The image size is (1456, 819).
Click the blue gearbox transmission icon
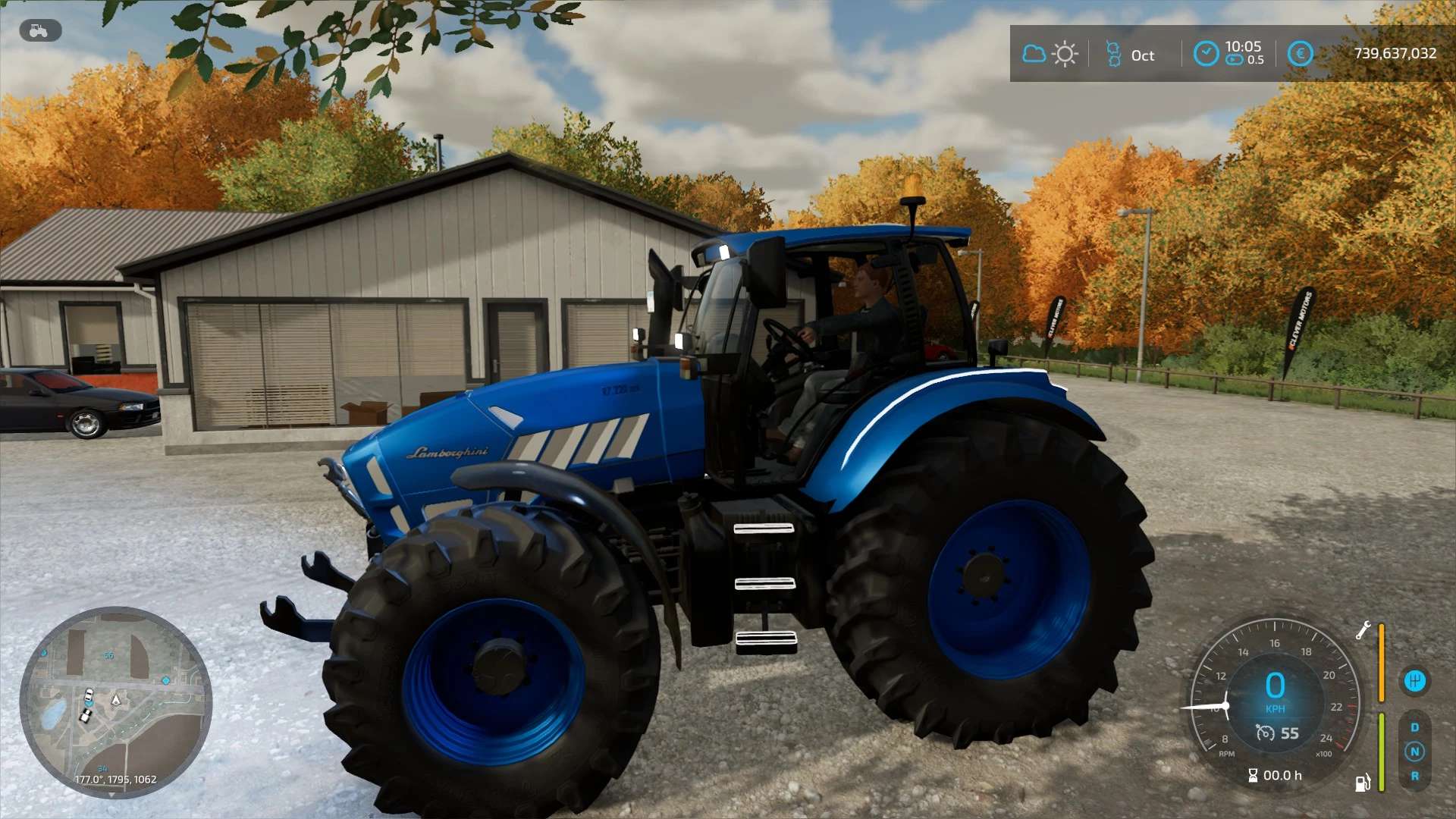point(1414,680)
